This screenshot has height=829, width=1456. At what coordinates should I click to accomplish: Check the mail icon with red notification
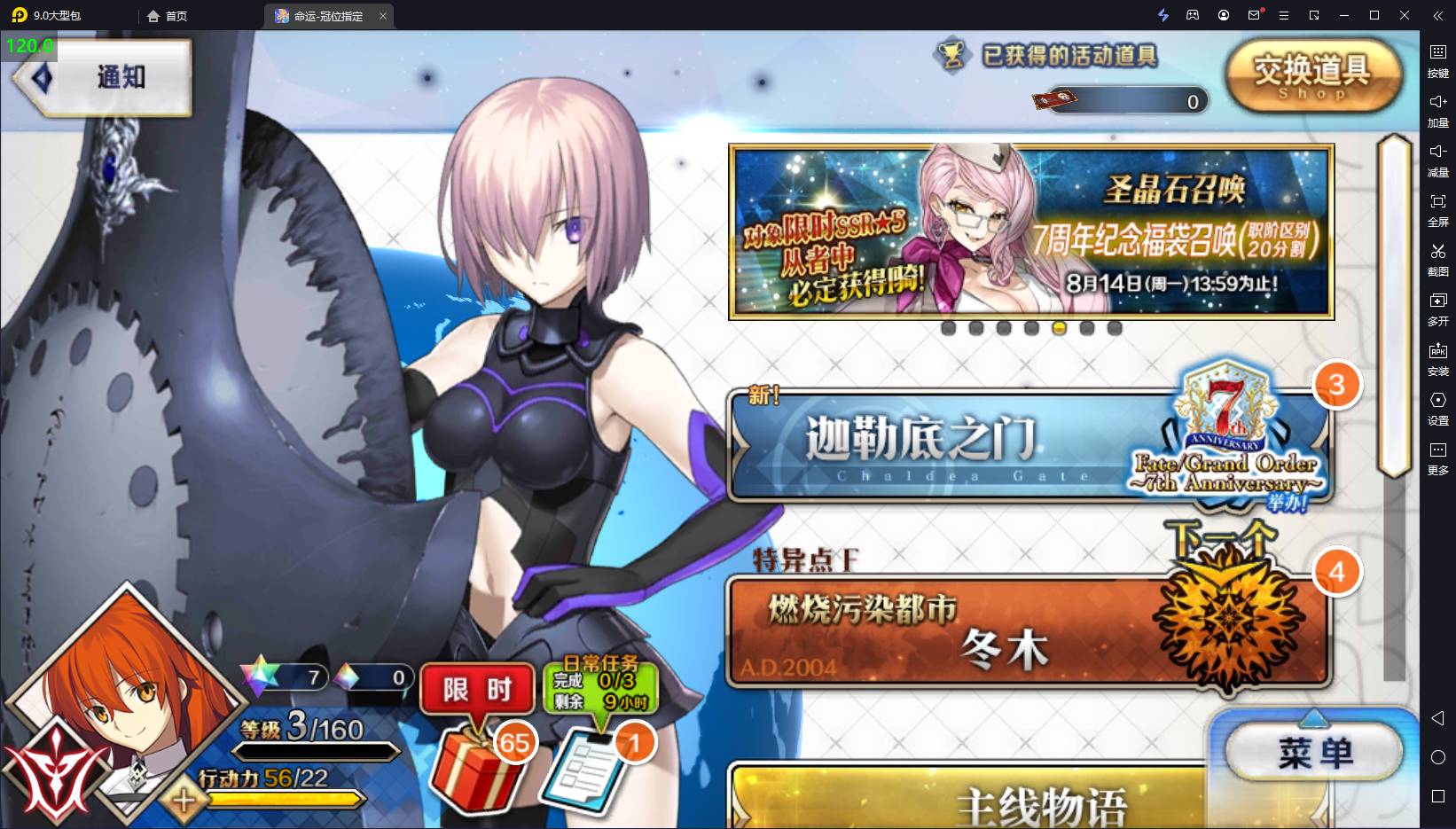point(1253,15)
